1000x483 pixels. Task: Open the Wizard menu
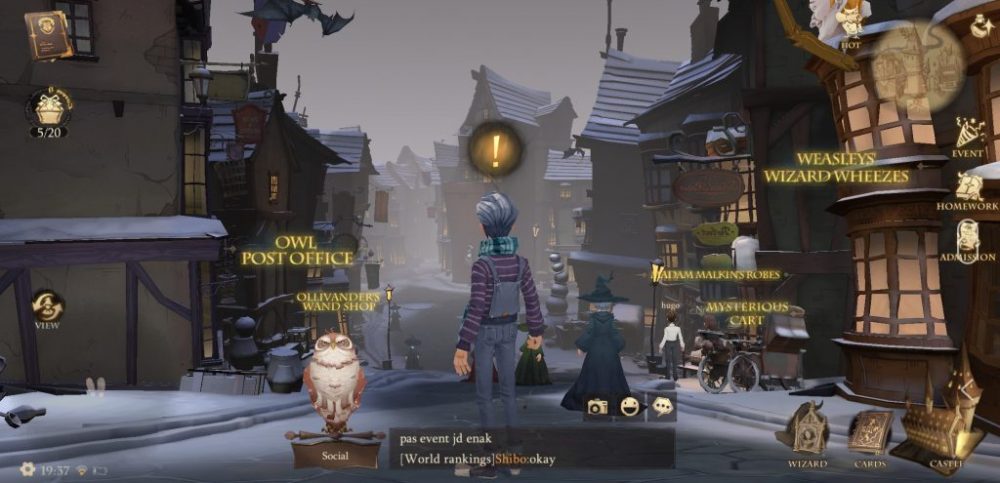pos(805,431)
